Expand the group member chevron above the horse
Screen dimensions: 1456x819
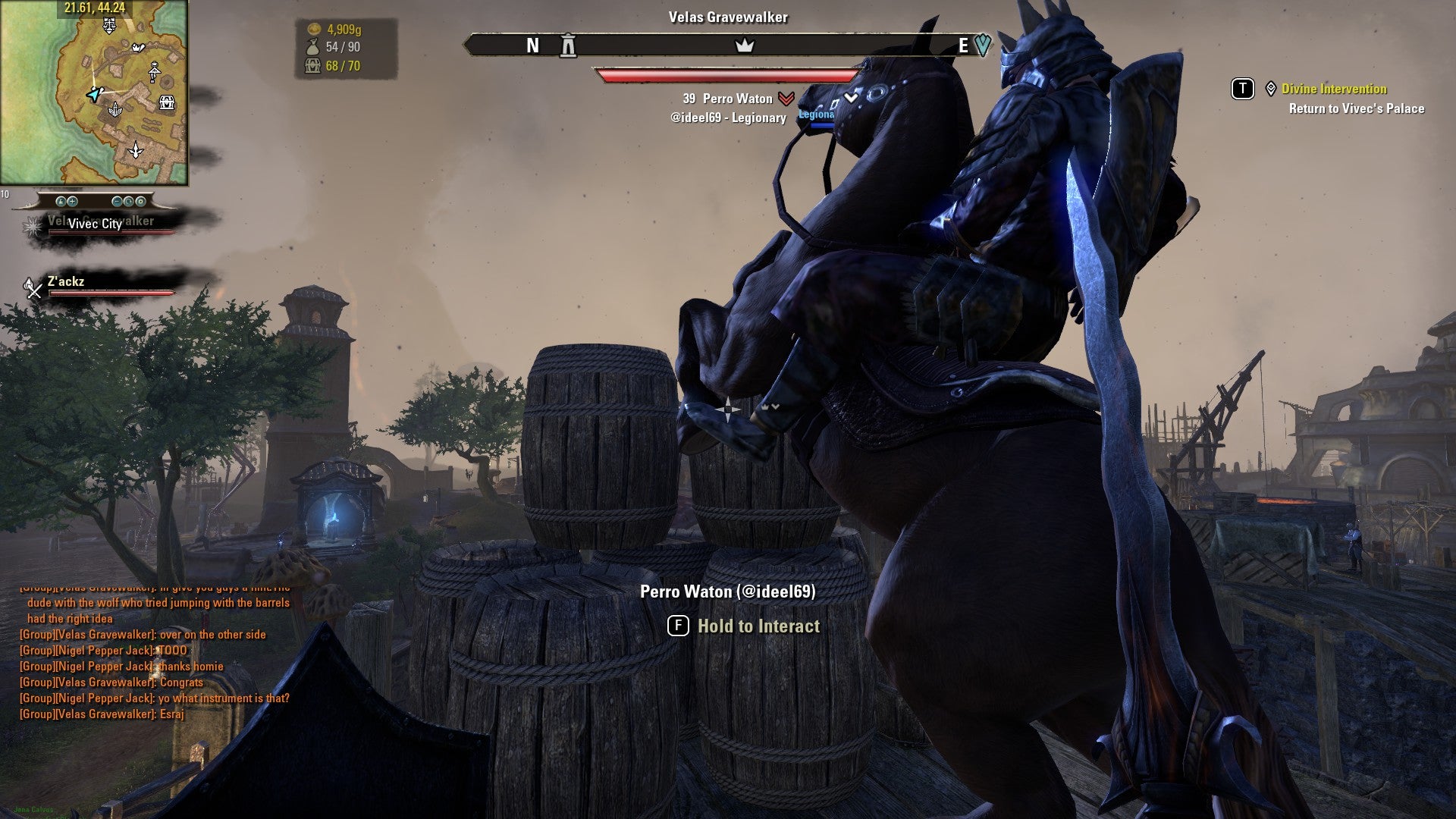tap(852, 96)
